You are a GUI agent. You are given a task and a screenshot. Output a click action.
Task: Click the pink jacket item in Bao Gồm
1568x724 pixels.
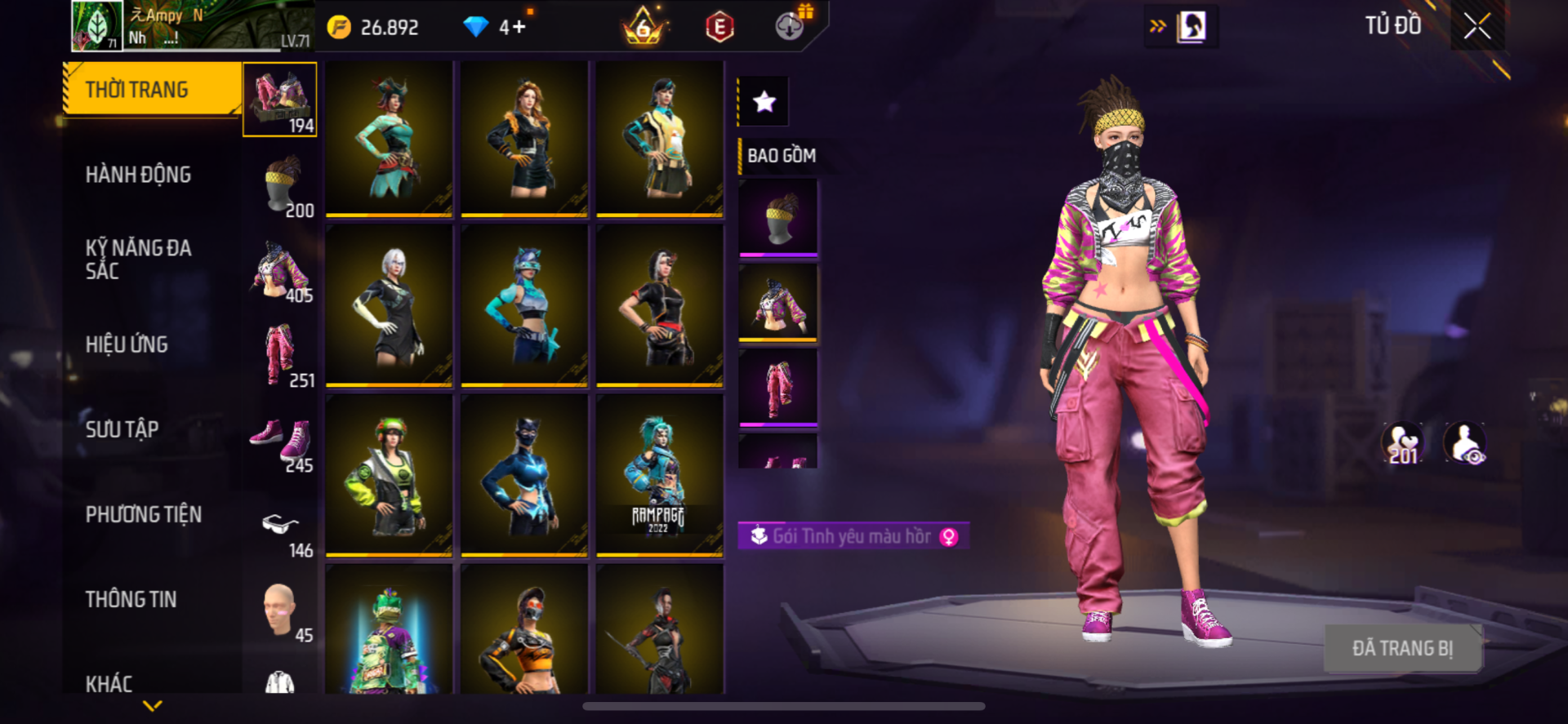(778, 303)
